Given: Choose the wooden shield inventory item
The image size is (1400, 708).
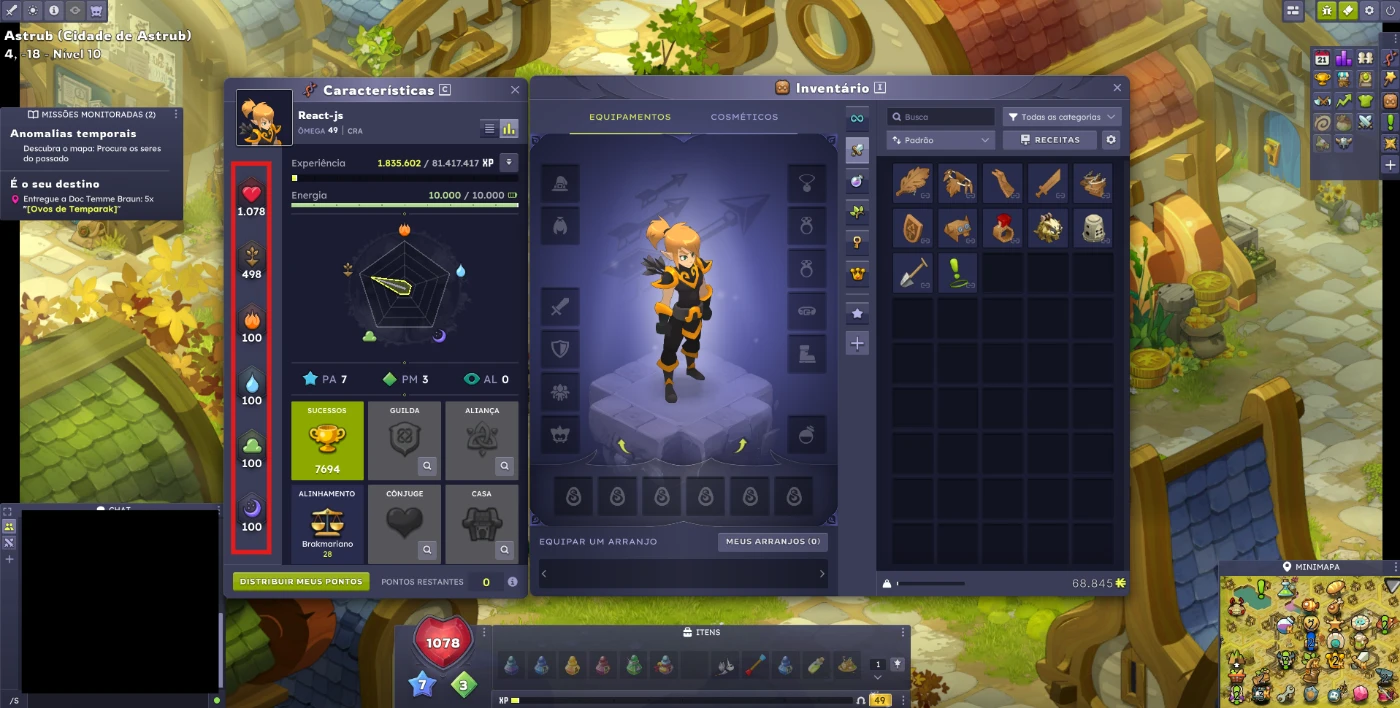Looking at the screenshot, I should pyautogui.click(x=913, y=228).
